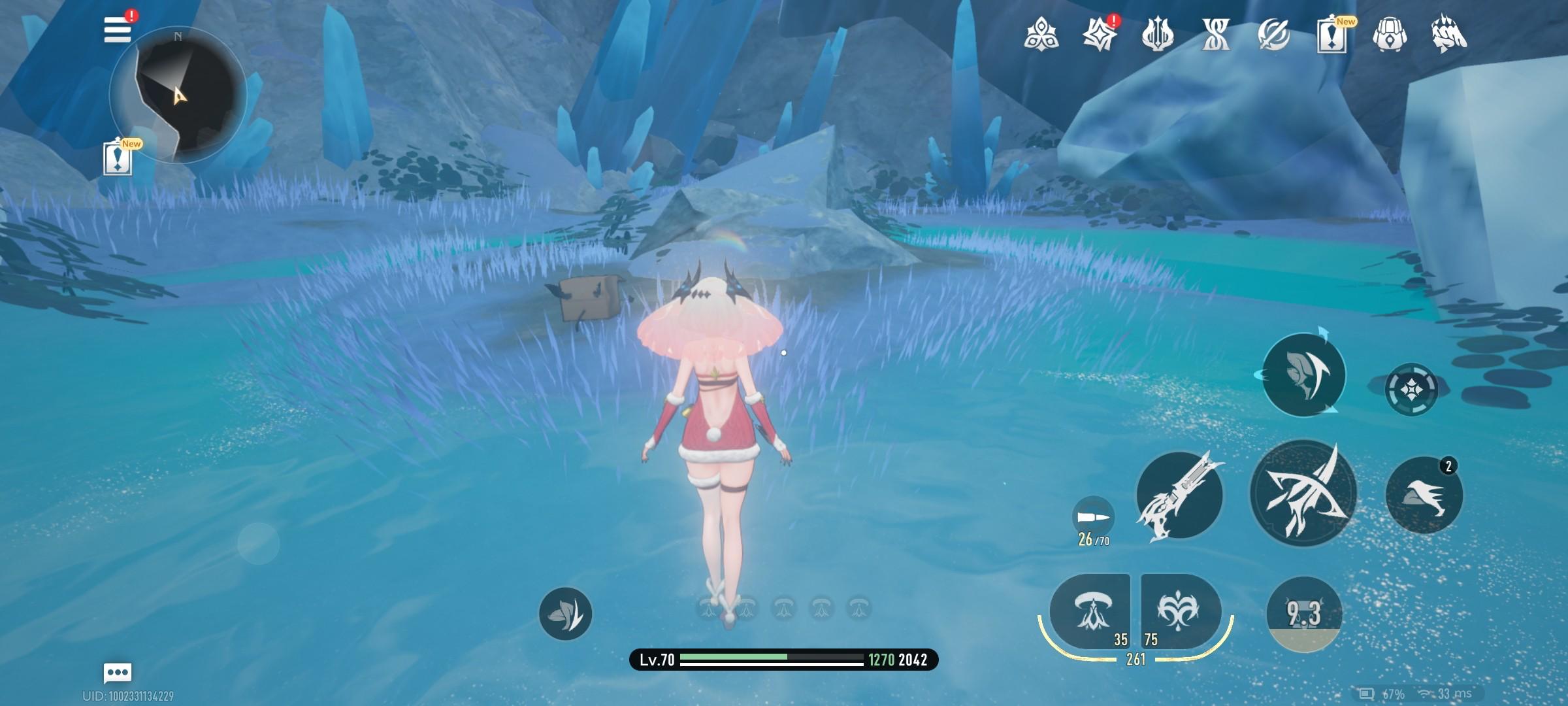Open the hamburger main menu
1568x706 pixels.
pos(118,30)
